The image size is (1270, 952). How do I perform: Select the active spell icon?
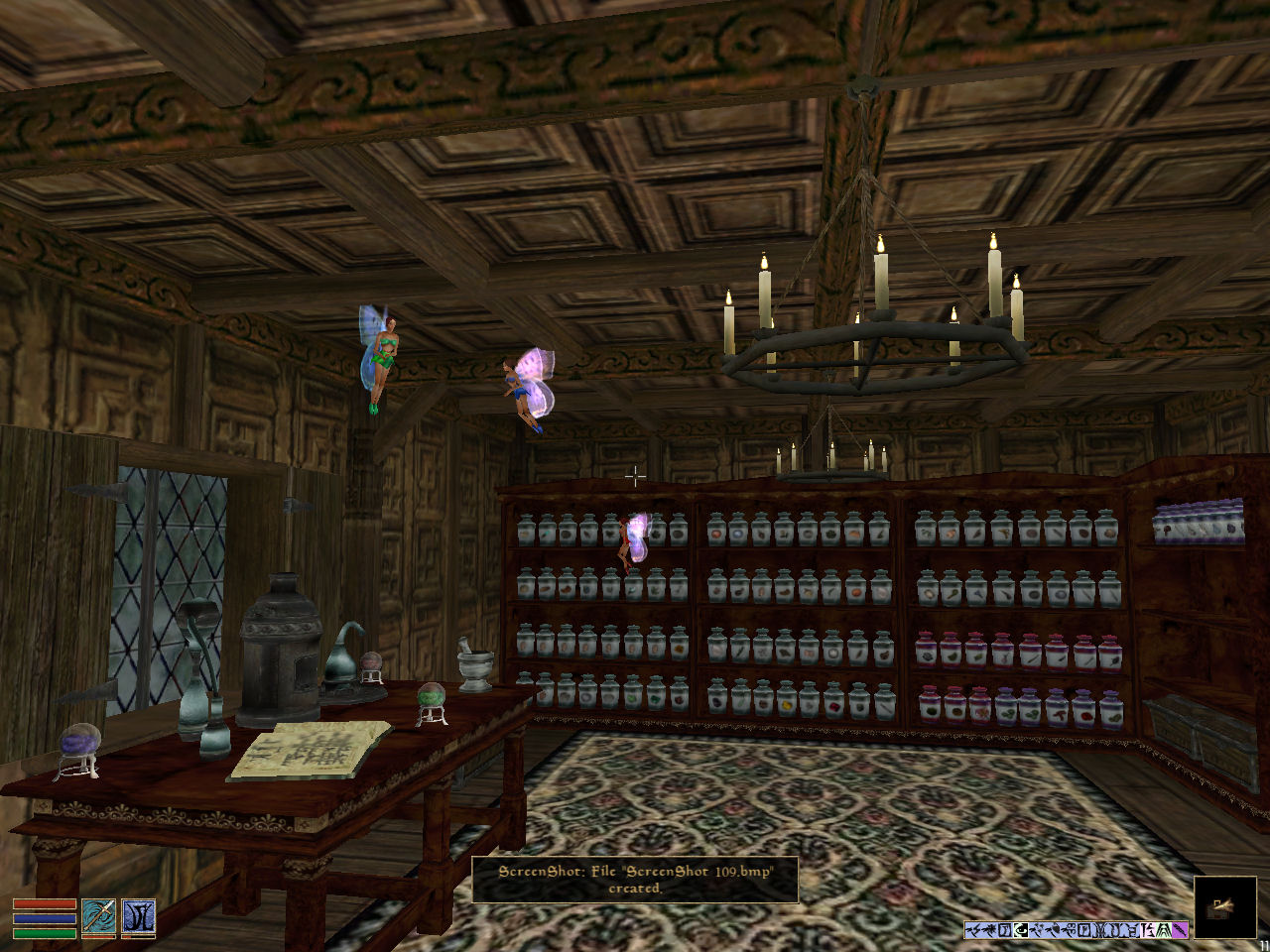pyautogui.click(x=138, y=917)
